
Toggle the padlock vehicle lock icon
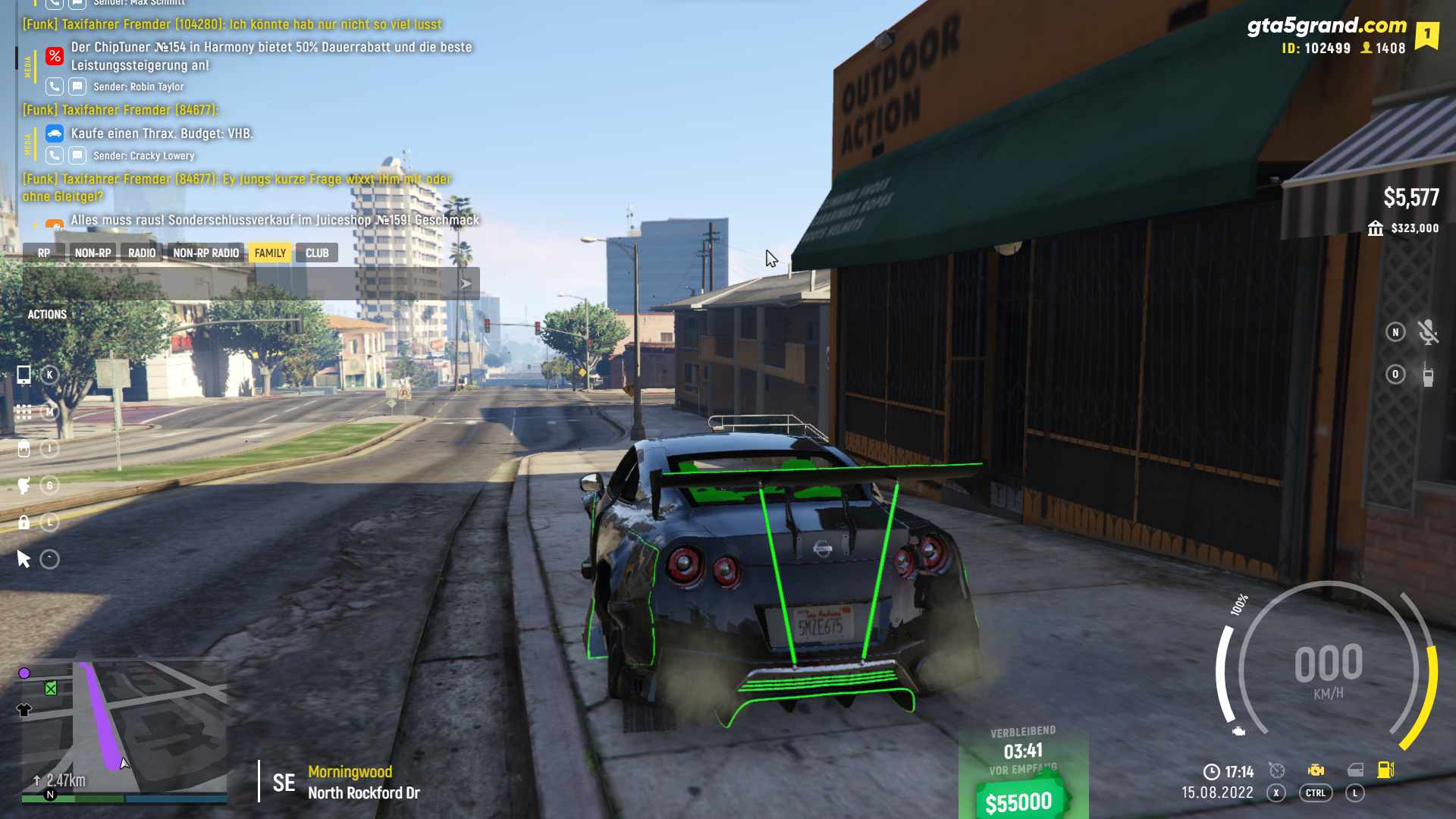point(24,522)
